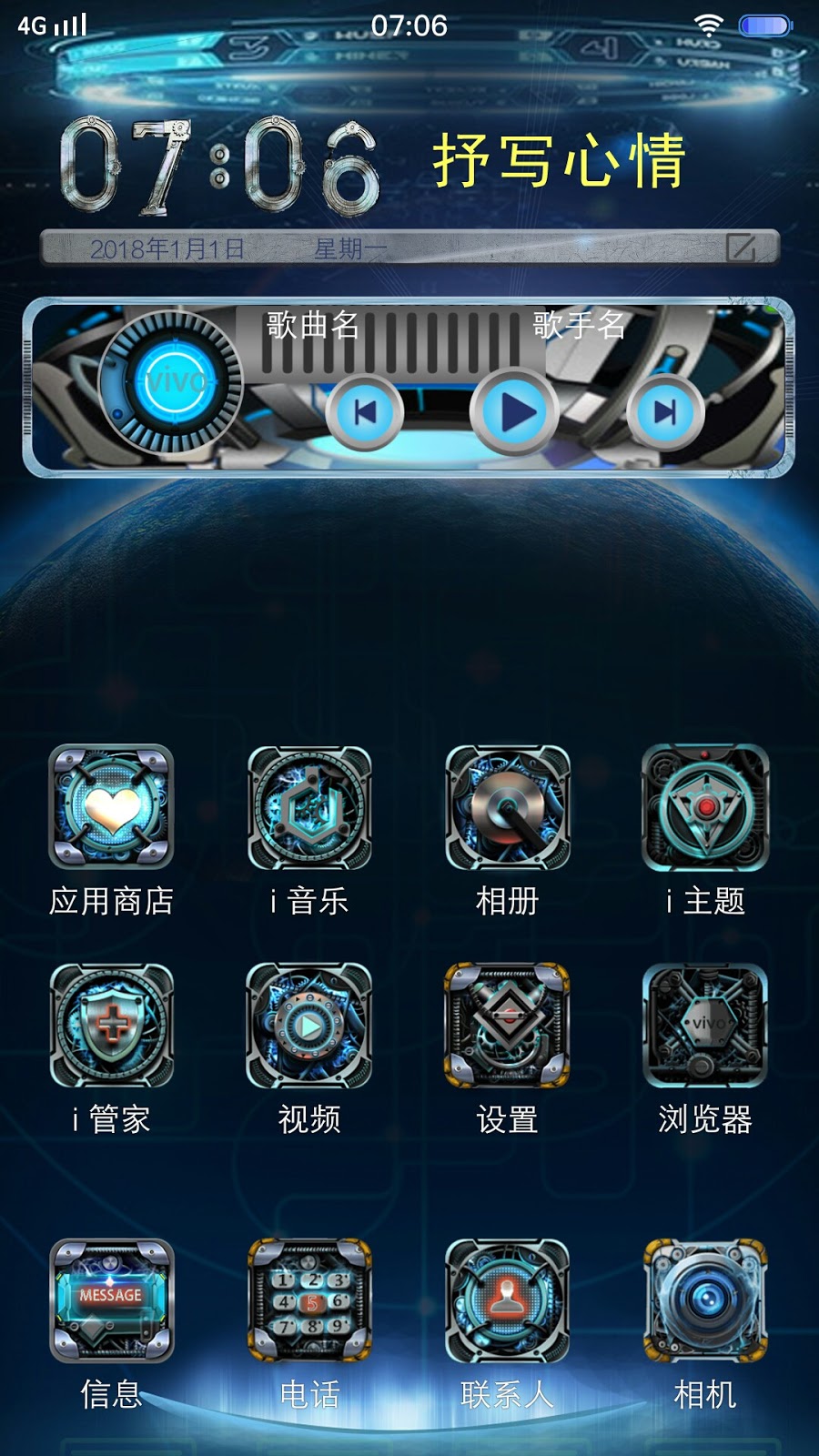The image size is (819, 1456).
Task: Tap the edit icon on date bar
Action: [741, 248]
